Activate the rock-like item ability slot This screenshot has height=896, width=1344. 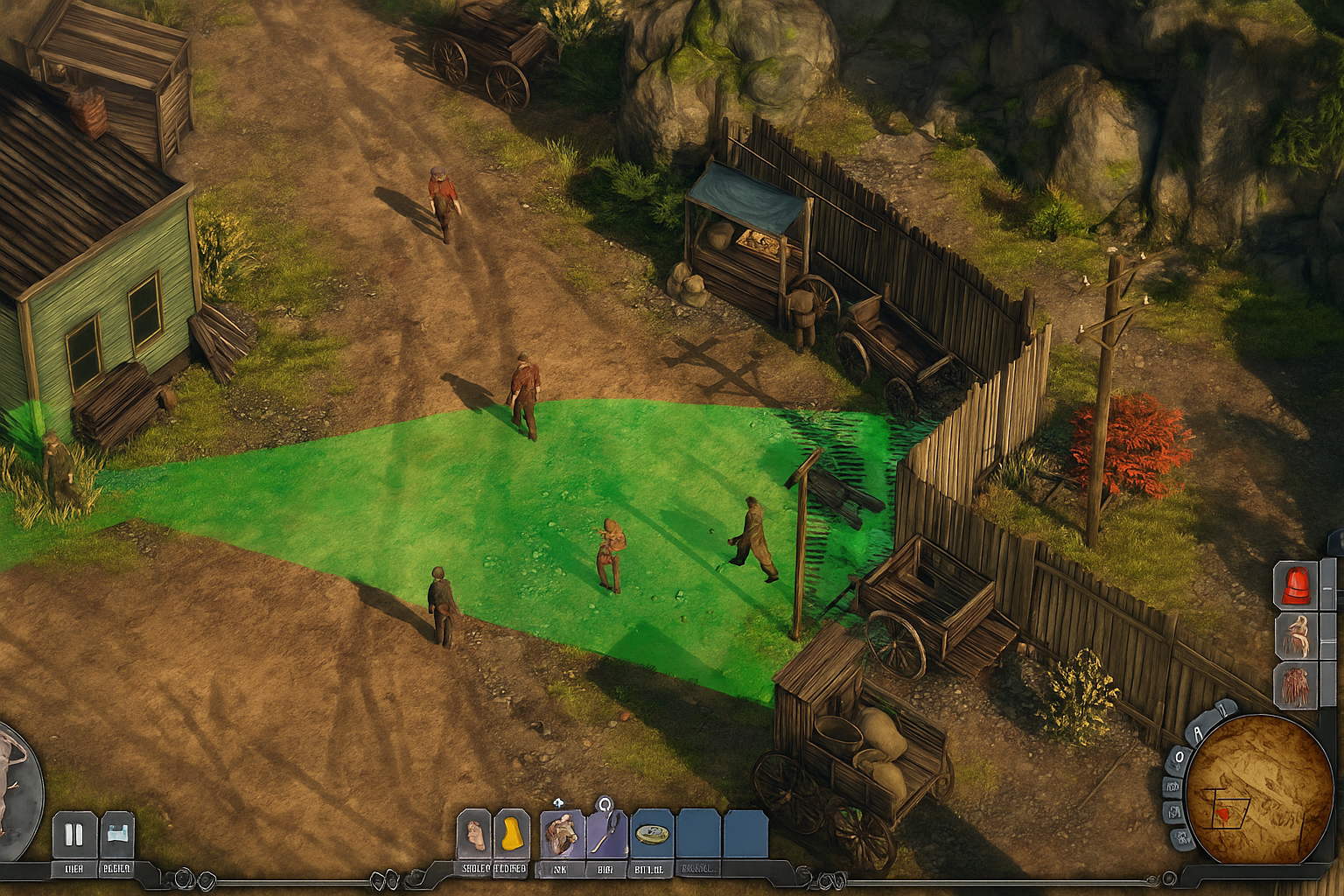click(x=562, y=834)
